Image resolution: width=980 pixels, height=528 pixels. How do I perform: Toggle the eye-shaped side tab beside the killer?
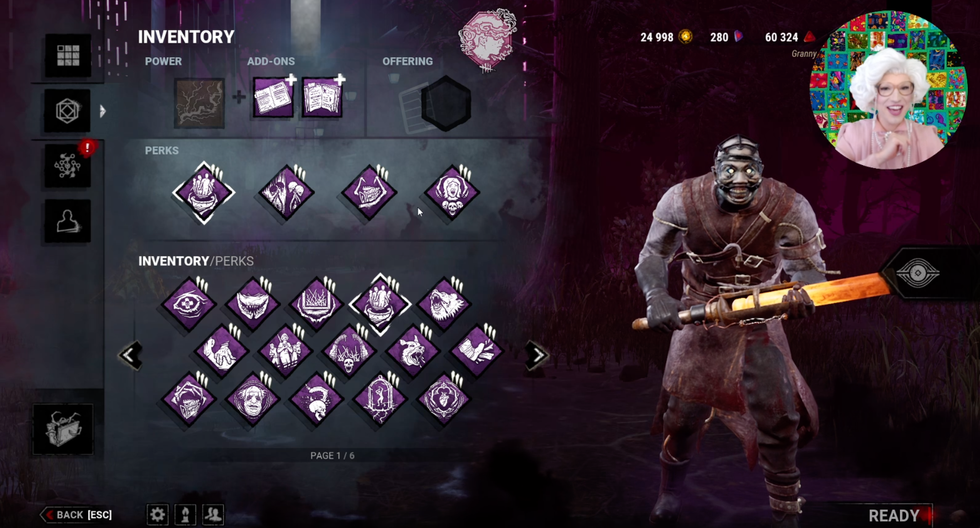[x=916, y=275]
